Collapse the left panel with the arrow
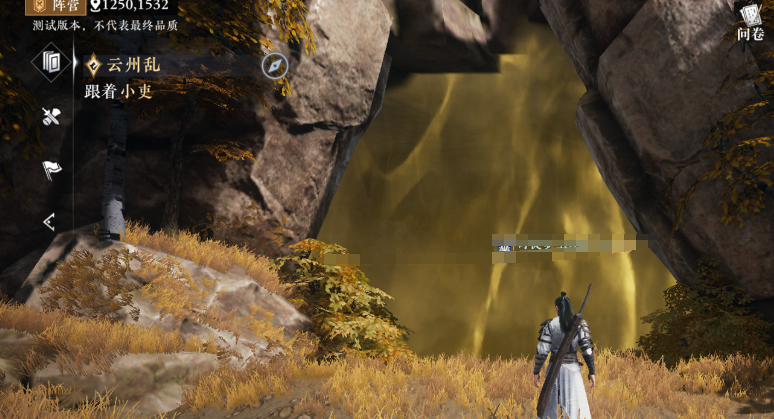Image resolution: width=774 pixels, height=419 pixels. (49, 222)
